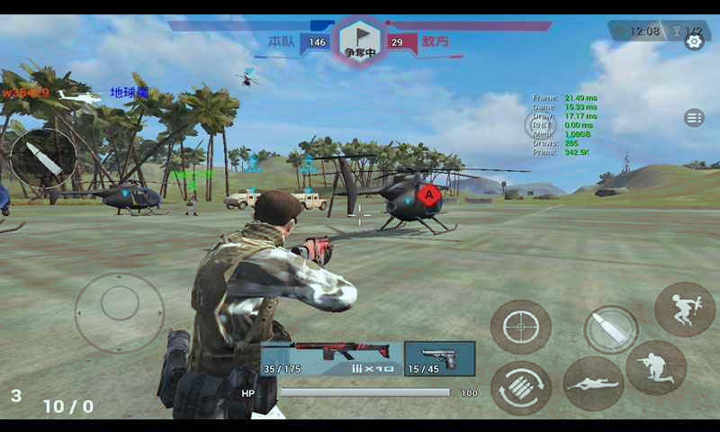
Task: Reload with the circular ammo button
Action: (x=520, y=387)
